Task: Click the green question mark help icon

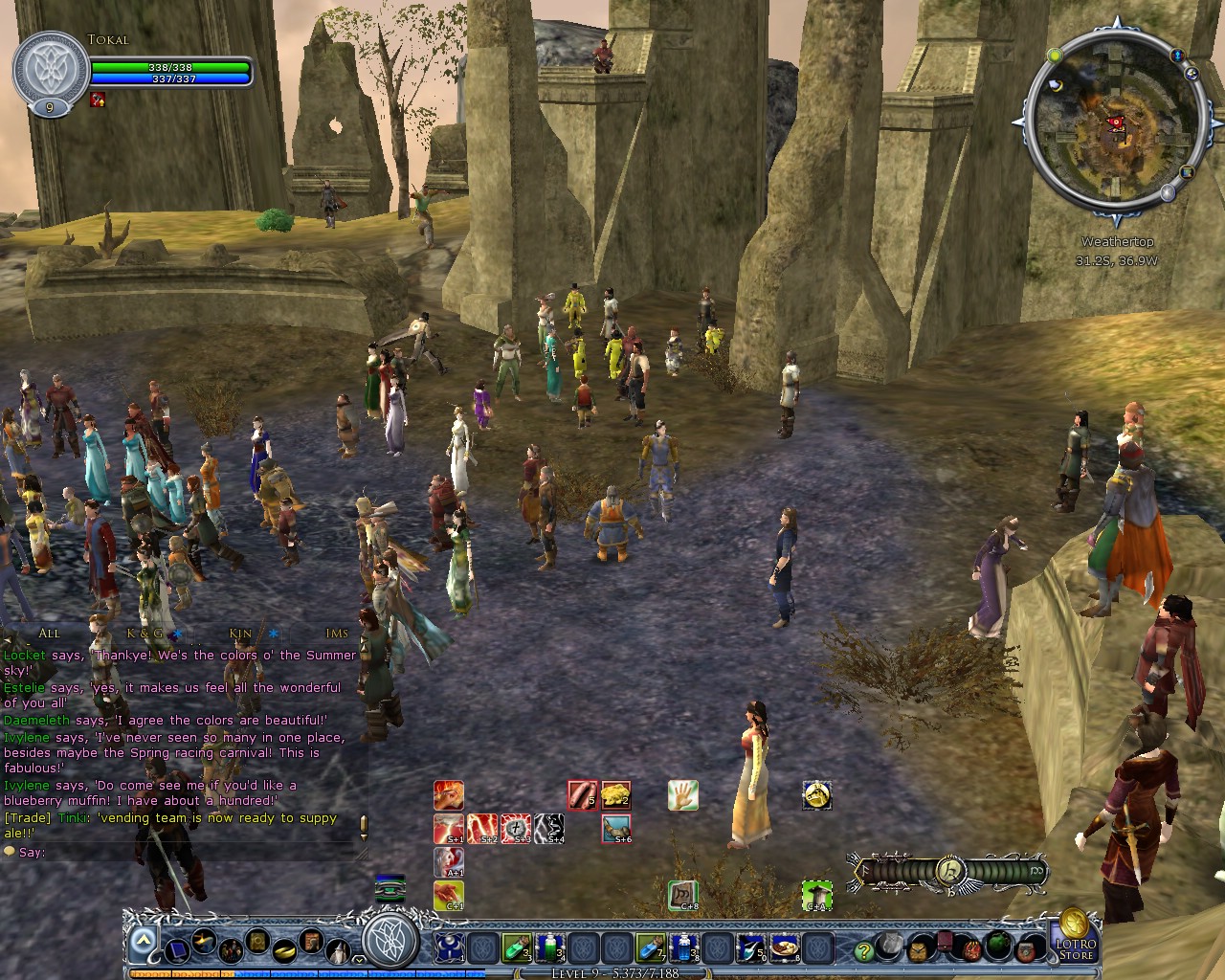Action: coord(864,951)
